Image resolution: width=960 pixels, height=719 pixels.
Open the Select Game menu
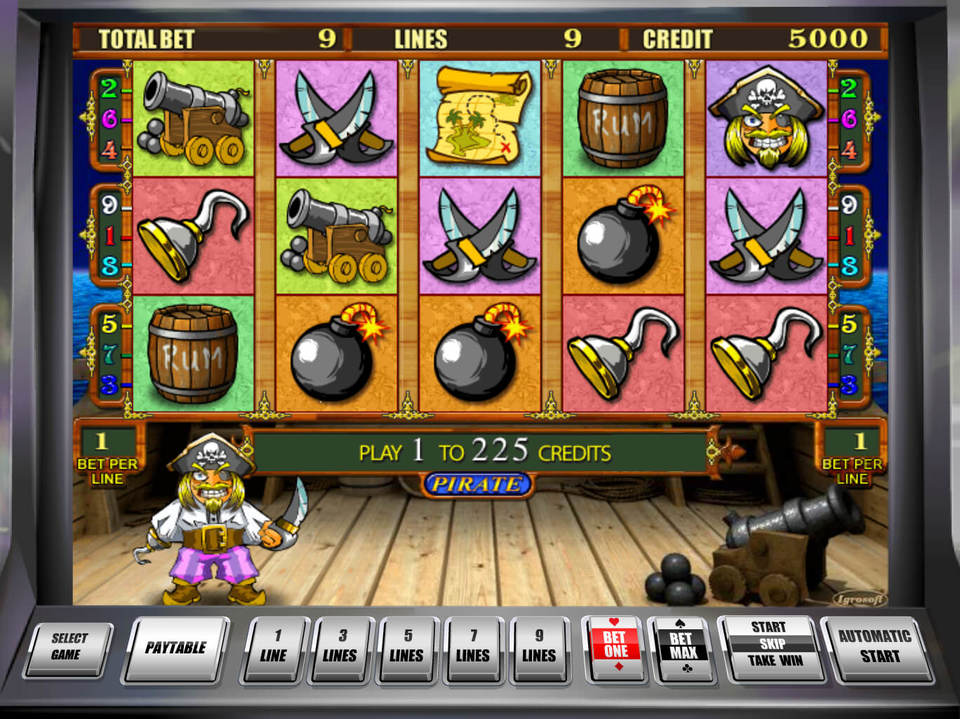(x=69, y=648)
